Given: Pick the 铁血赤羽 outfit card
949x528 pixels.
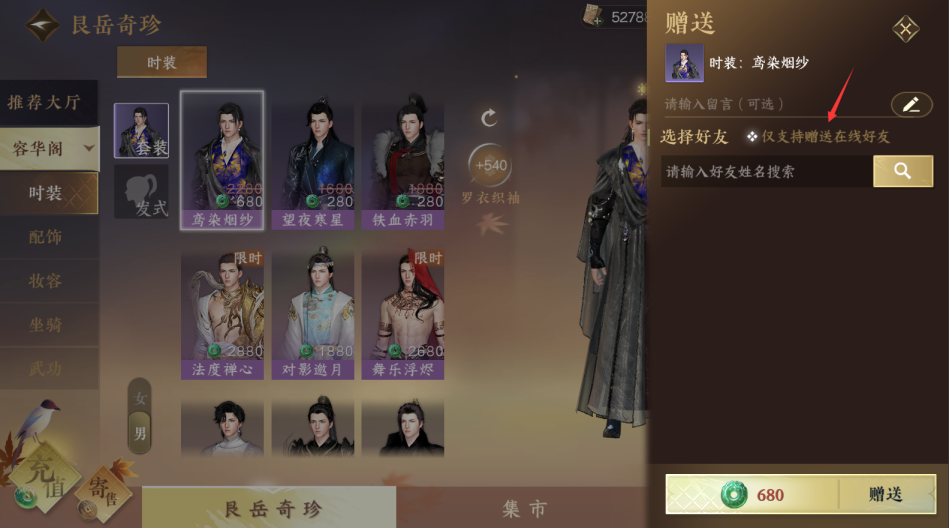Looking at the screenshot, I should click(x=403, y=160).
